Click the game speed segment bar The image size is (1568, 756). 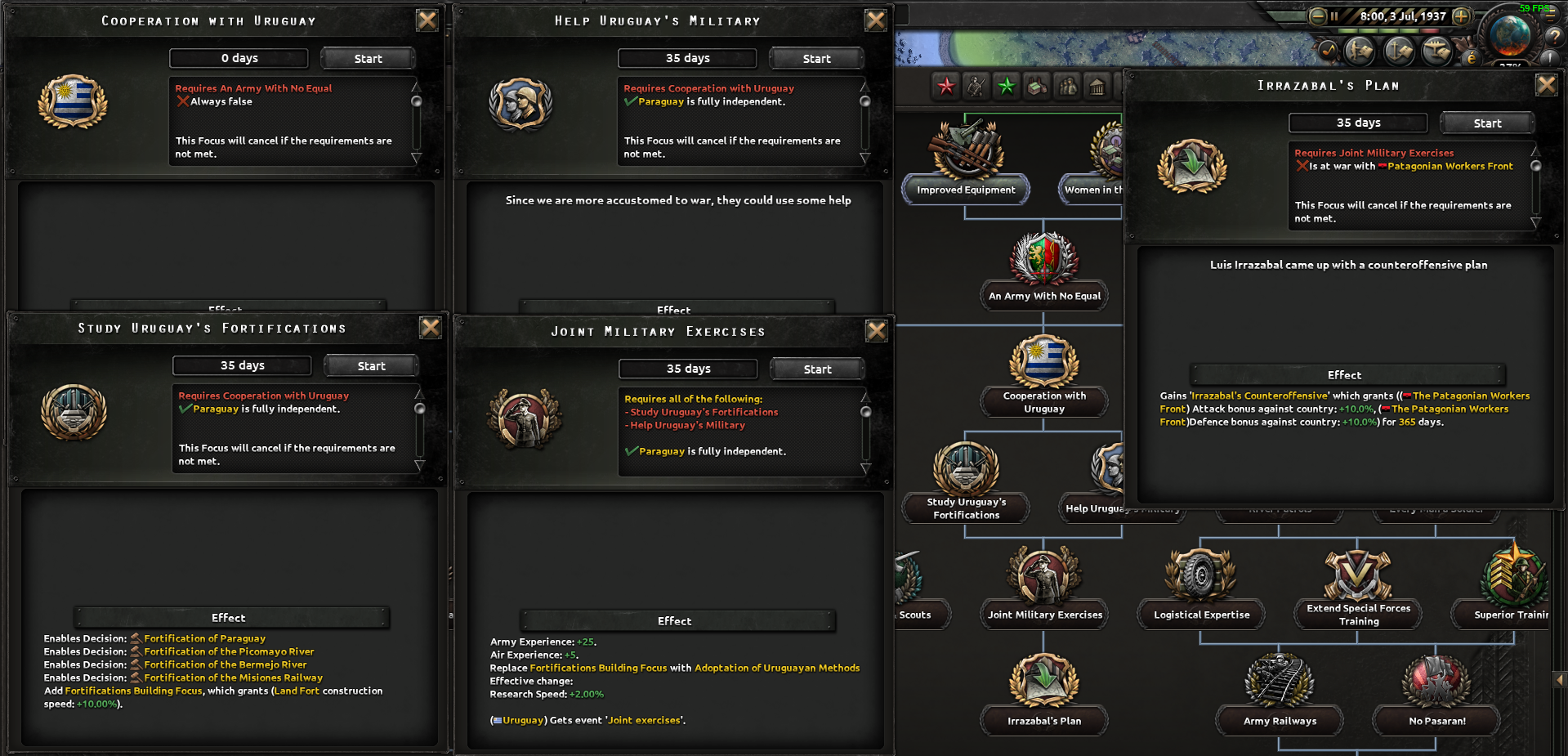1389,31
